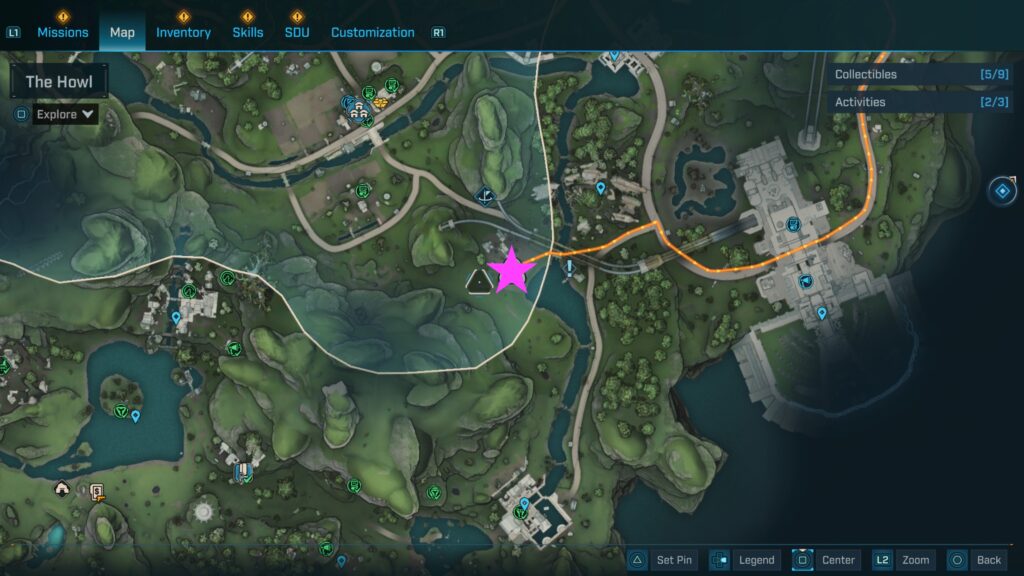Center the map on the player
1024x576 pixels.
(x=826, y=560)
